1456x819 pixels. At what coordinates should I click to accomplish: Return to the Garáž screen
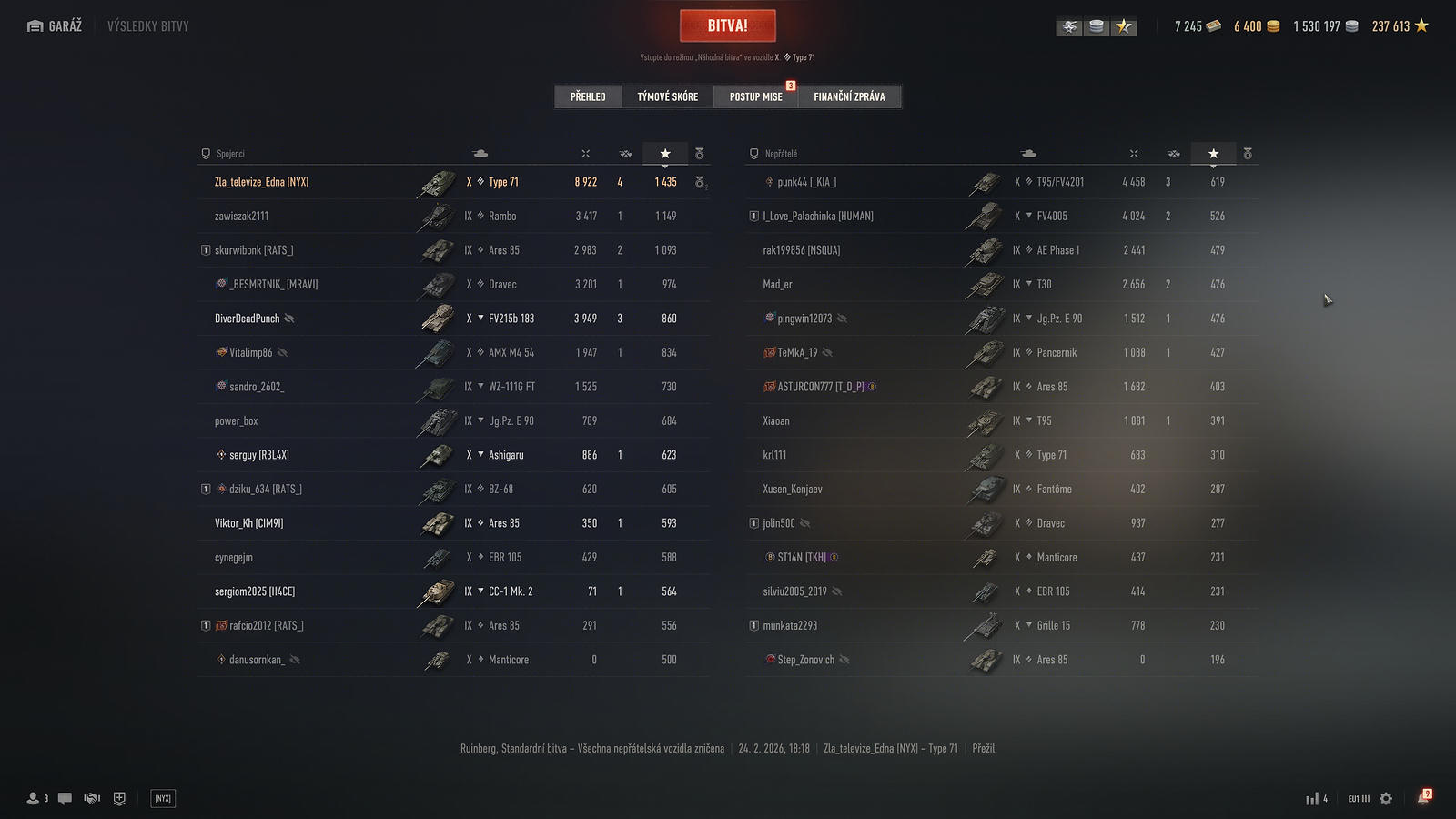click(x=56, y=26)
